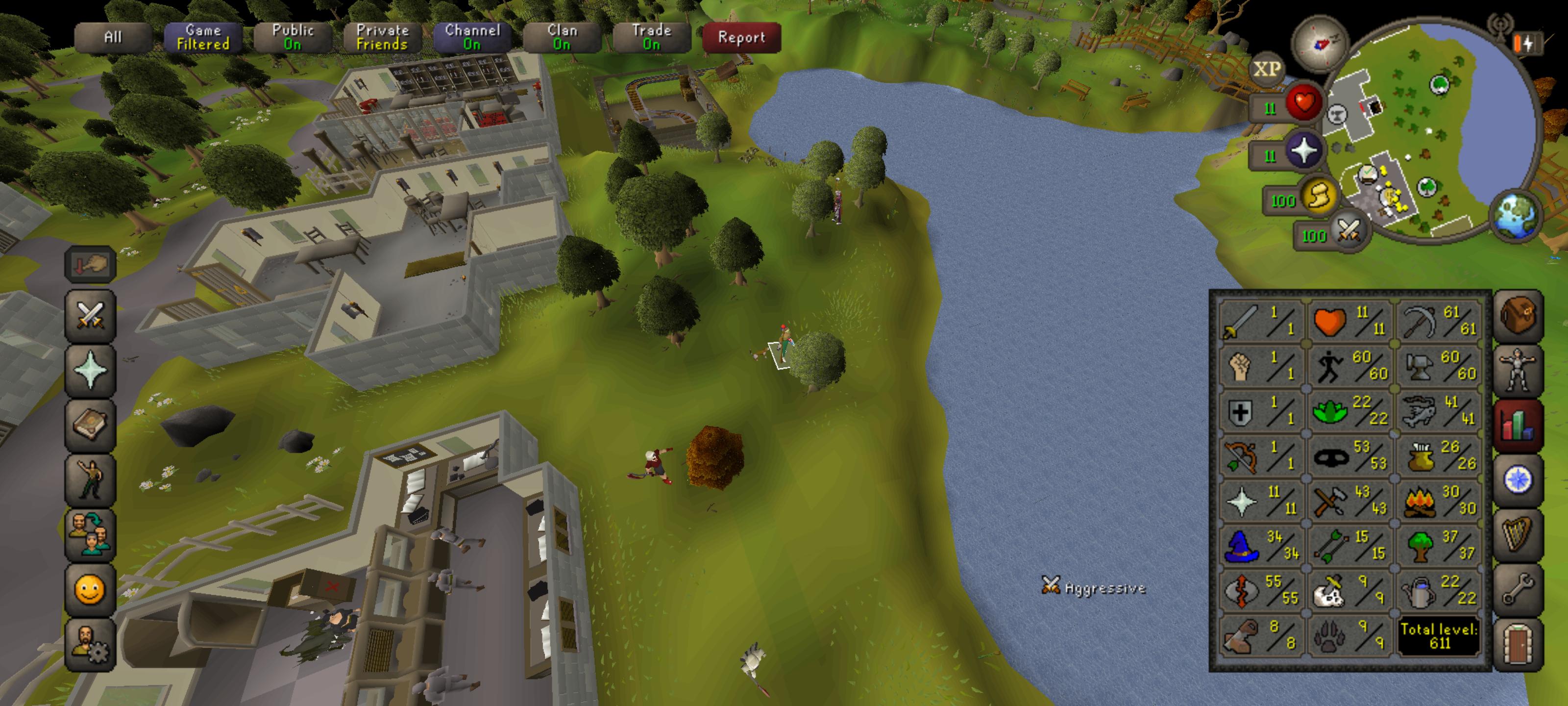Open the Account Management smiley icon
Image resolution: width=1568 pixels, height=706 pixels.
tap(90, 590)
